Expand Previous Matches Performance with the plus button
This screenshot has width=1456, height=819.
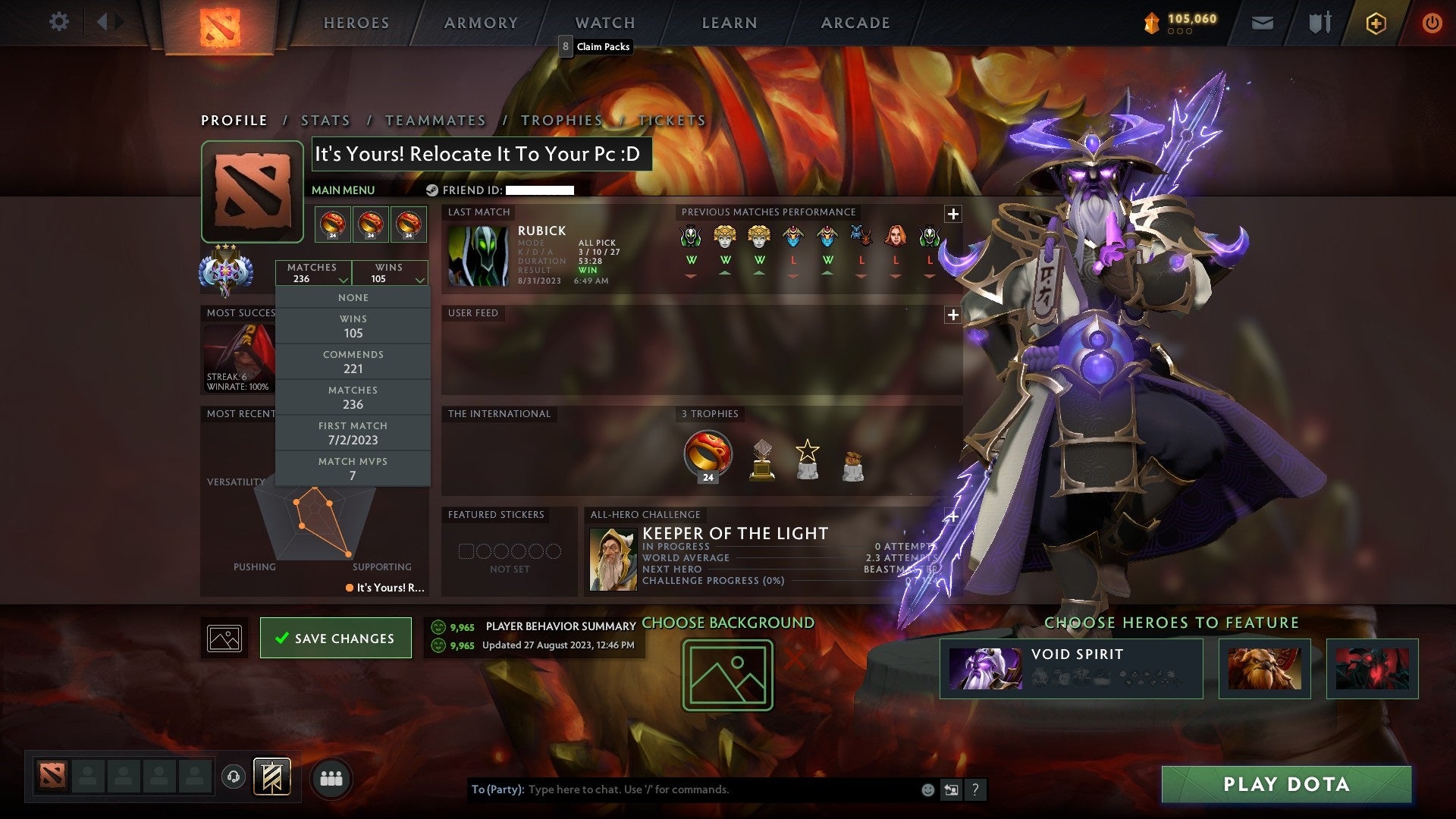[952, 213]
